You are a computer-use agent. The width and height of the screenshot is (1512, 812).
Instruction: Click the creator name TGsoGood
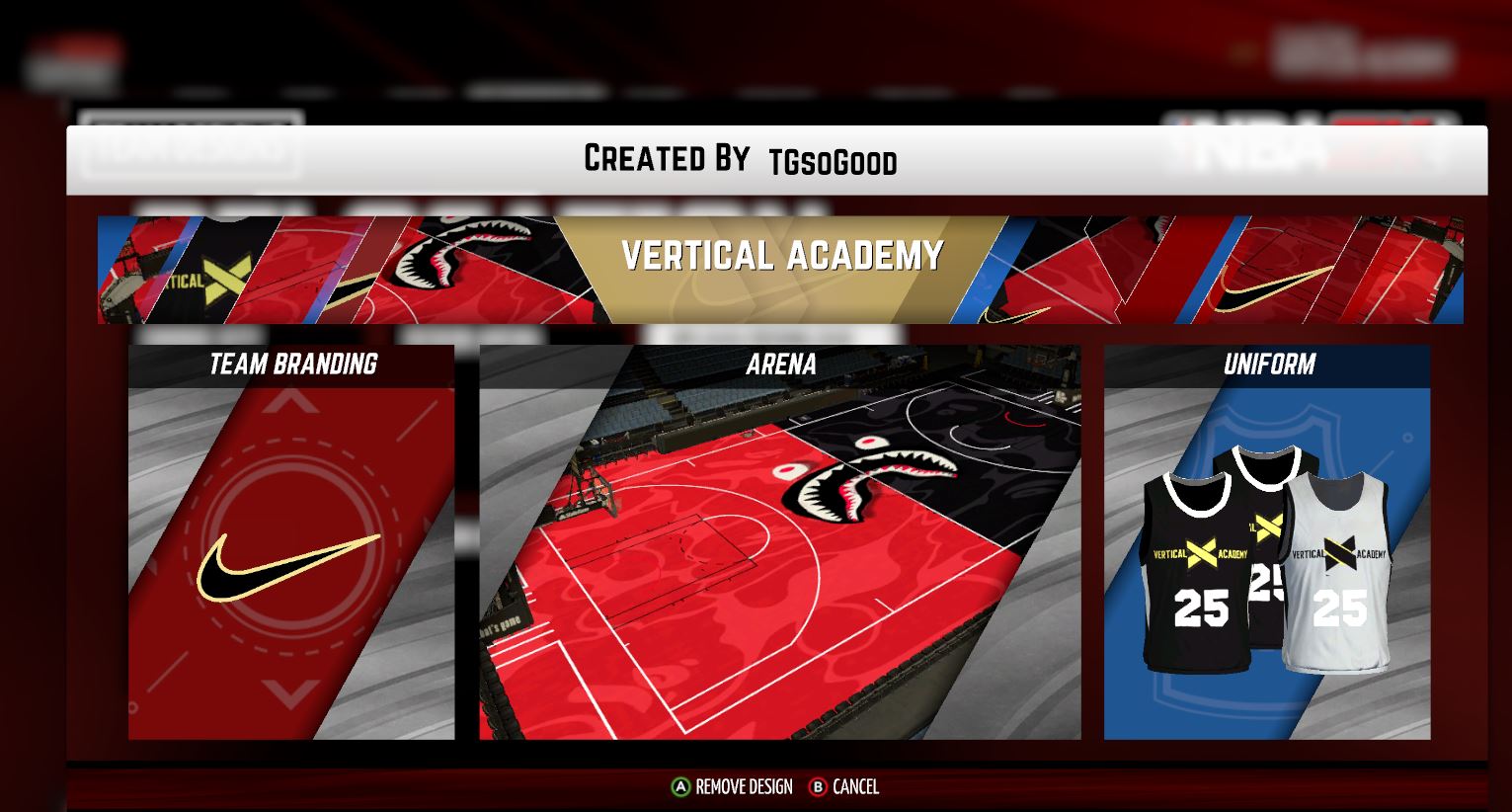[833, 161]
